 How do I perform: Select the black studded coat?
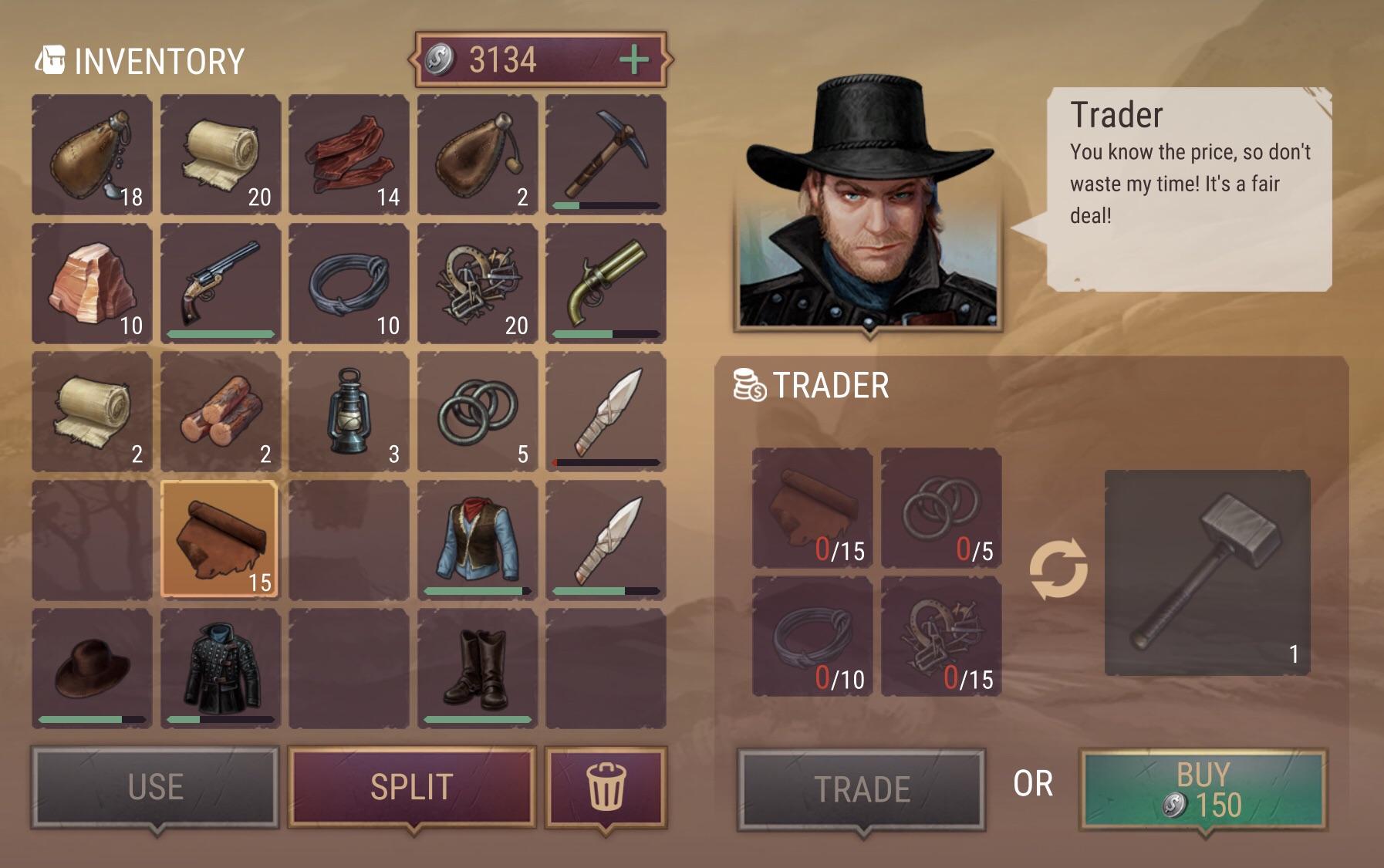coord(221,667)
